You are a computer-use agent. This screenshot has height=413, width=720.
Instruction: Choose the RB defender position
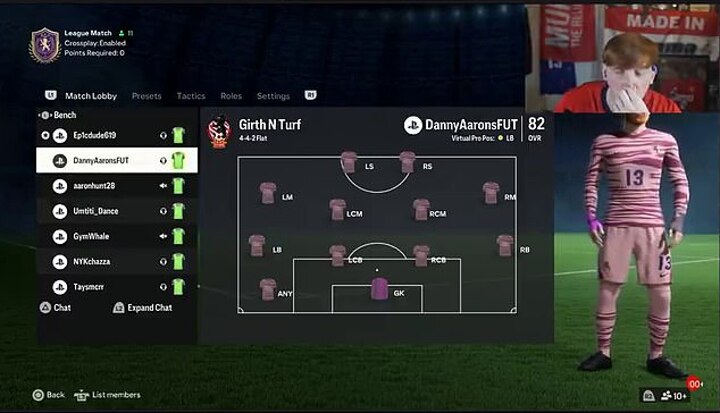tap(504, 245)
